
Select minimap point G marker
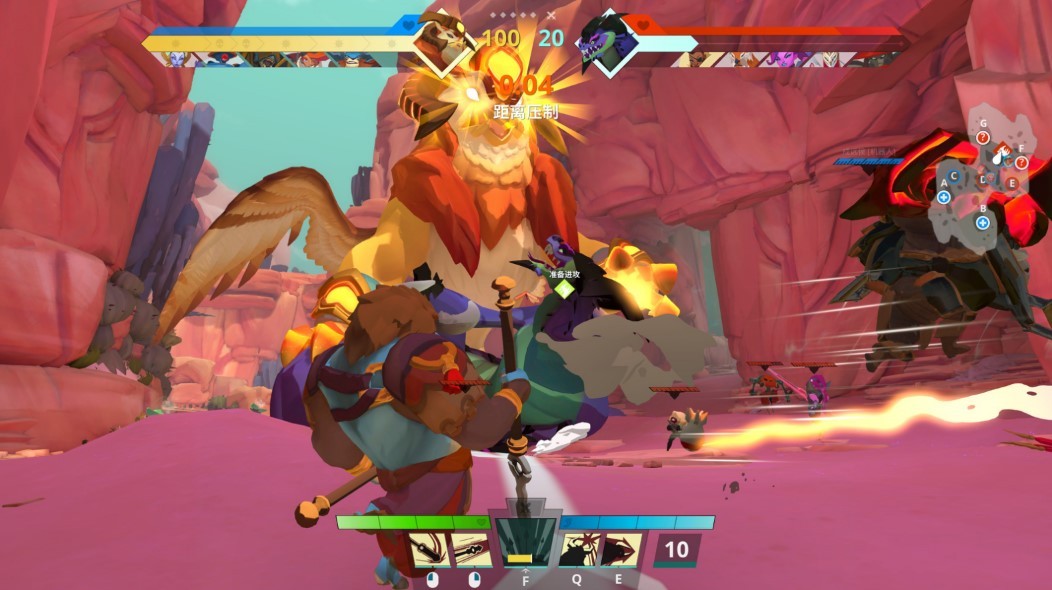[x=983, y=137]
